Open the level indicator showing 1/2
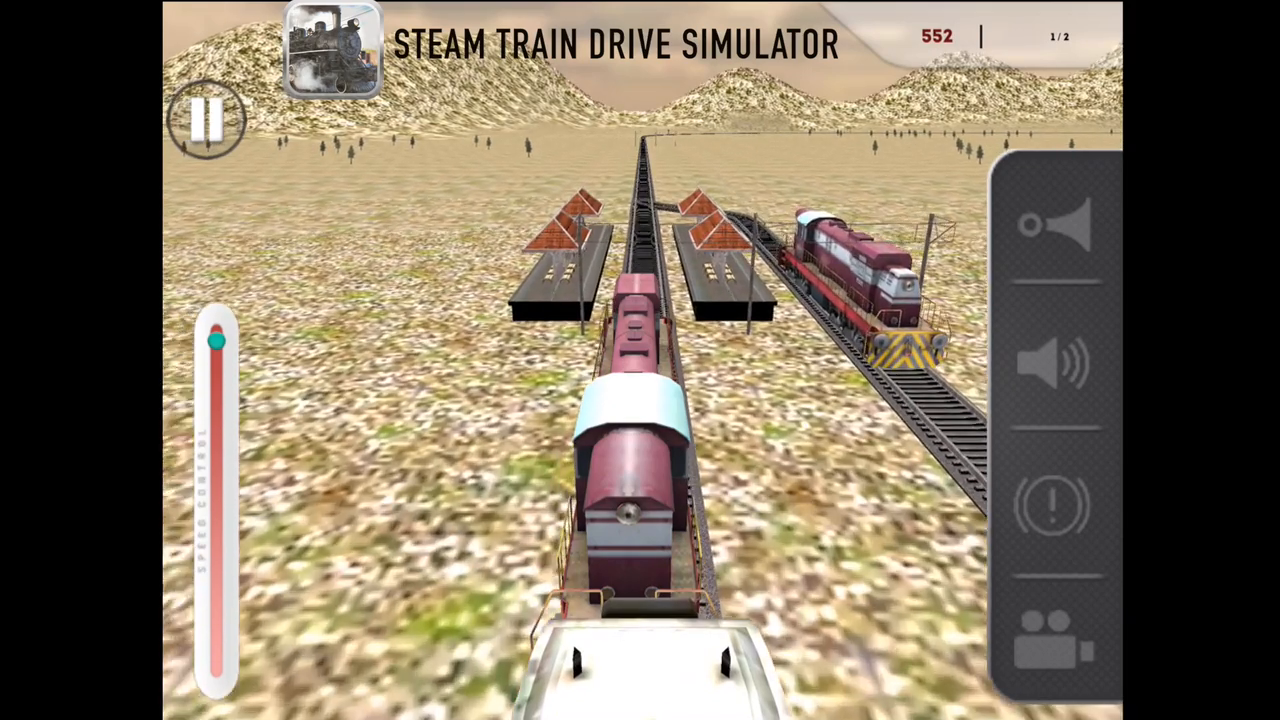Image resolution: width=1280 pixels, height=720 pixels. pos(1060,36)
